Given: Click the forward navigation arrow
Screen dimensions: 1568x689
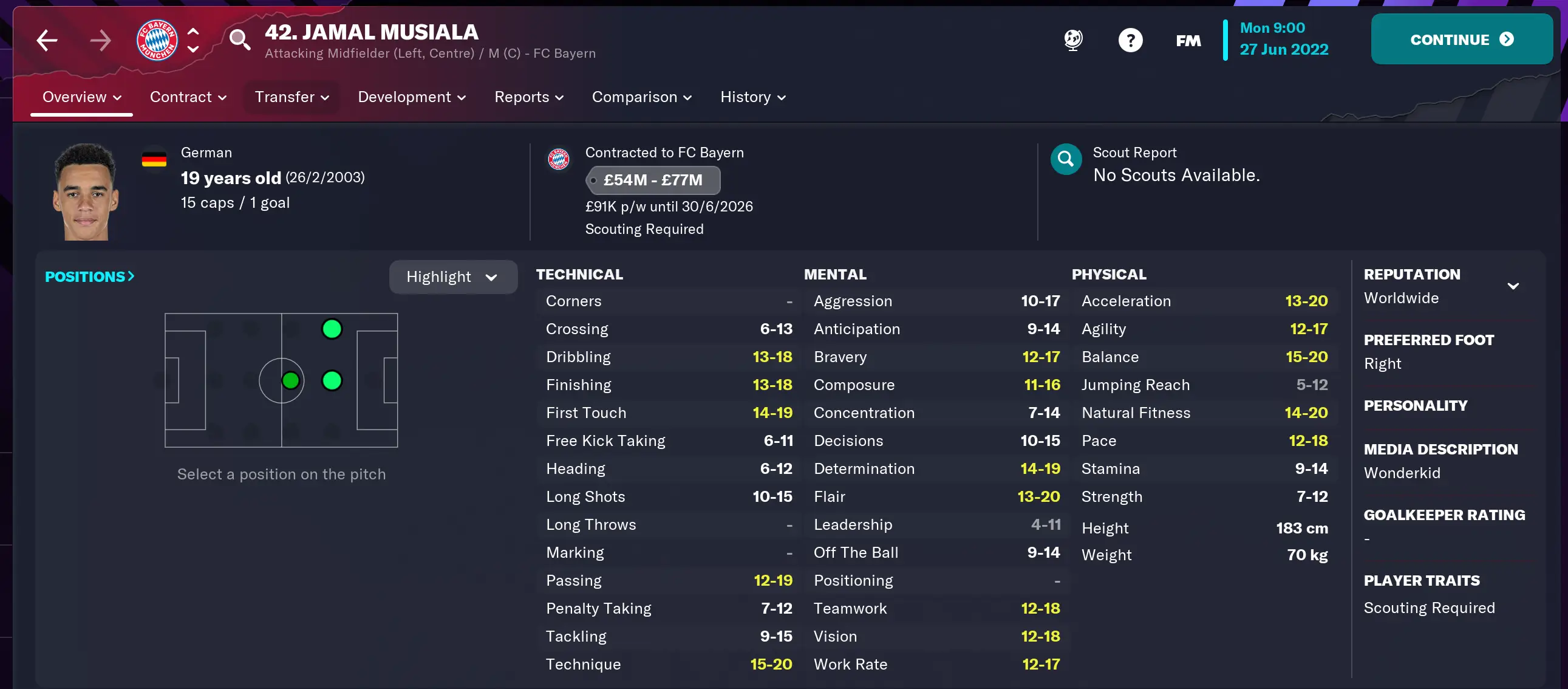Looking at the screenshot, I should click(101, 40).
